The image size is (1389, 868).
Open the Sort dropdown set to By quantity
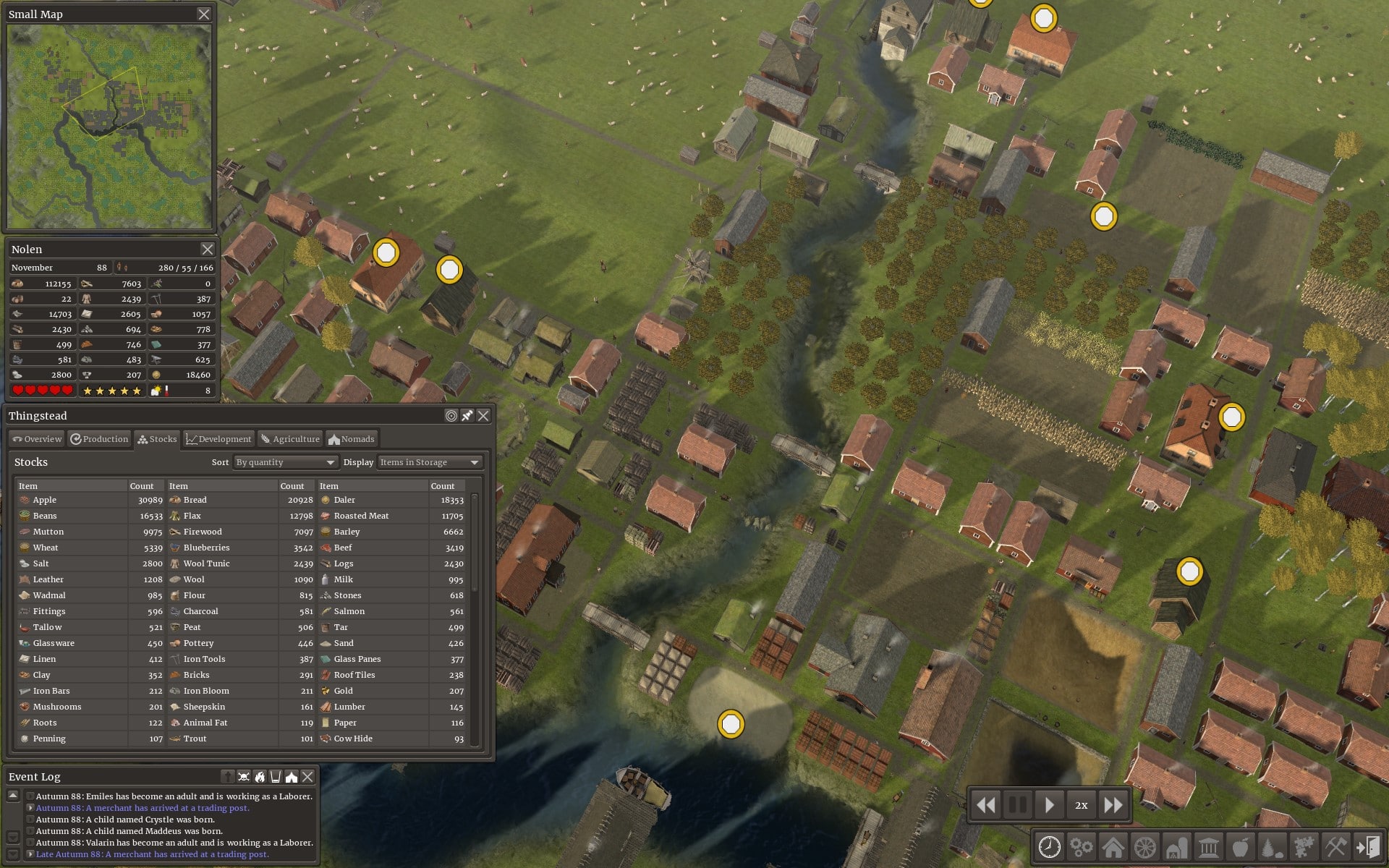pos(286,462)
